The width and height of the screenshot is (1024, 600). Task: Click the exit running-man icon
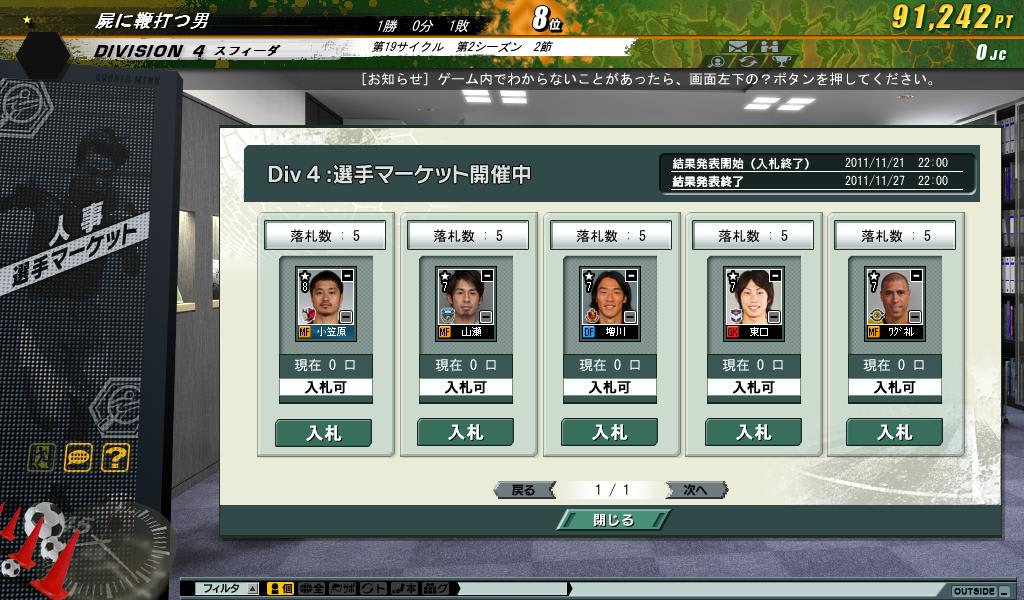(x=42, y=458)
